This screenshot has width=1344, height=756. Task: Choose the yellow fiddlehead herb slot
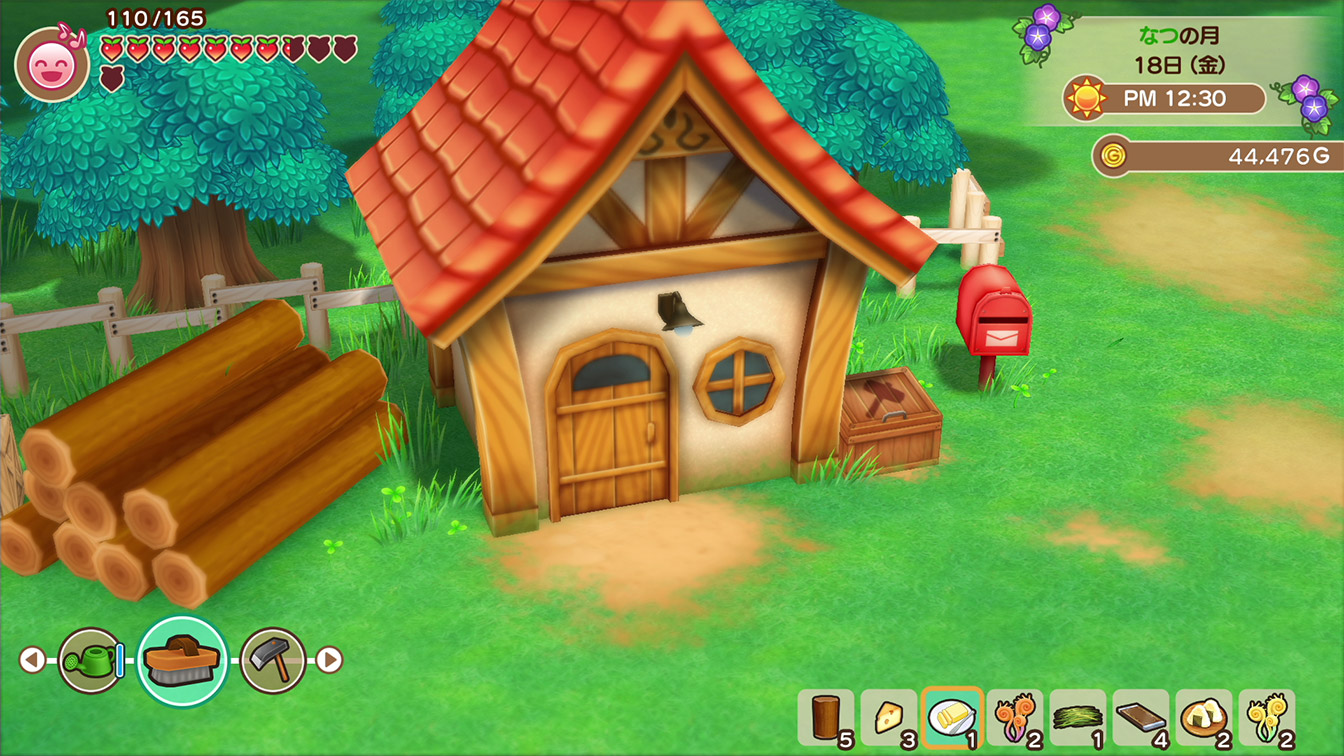(x=1266, y=718)
